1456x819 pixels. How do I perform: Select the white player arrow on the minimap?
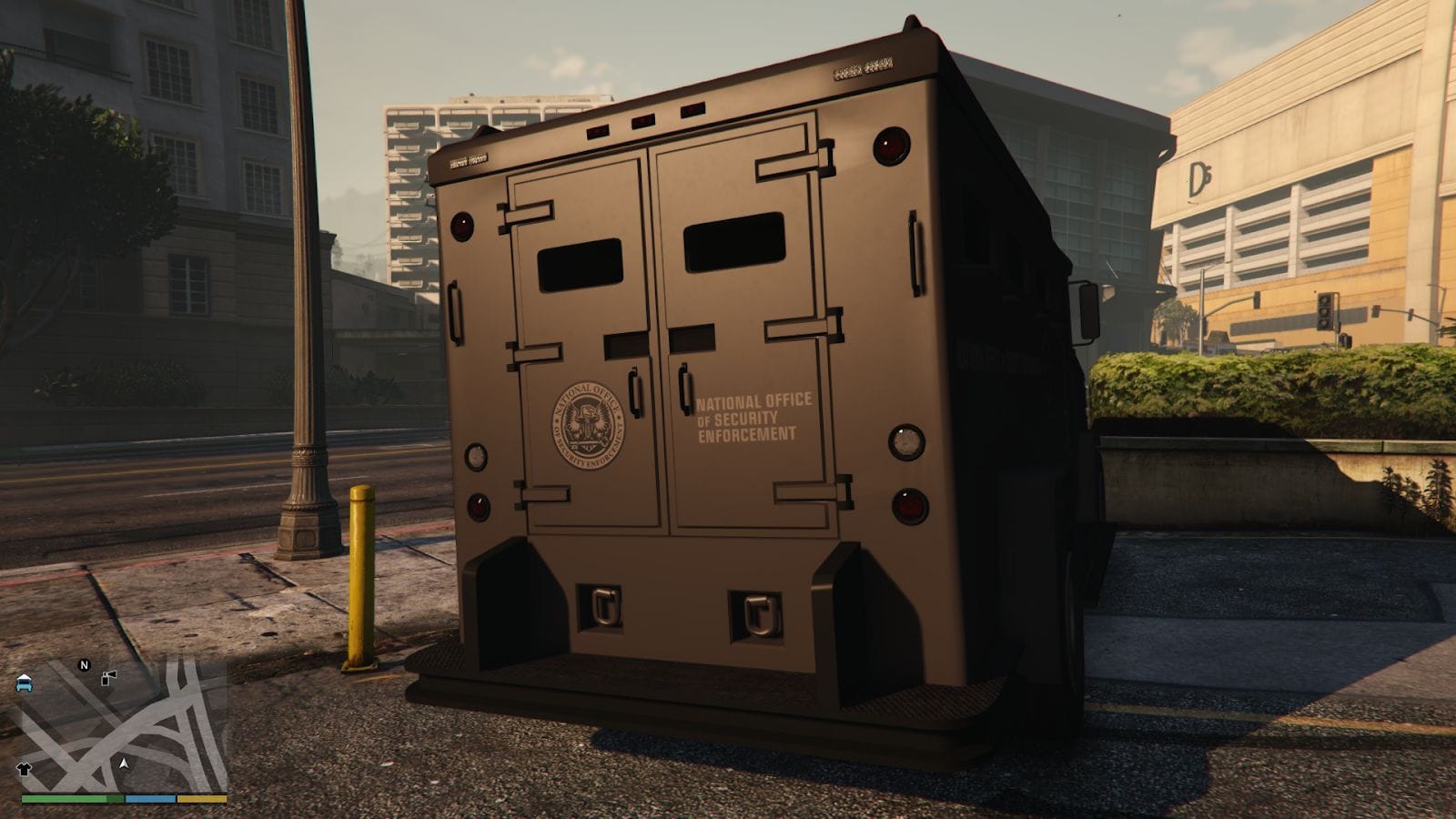124,763
